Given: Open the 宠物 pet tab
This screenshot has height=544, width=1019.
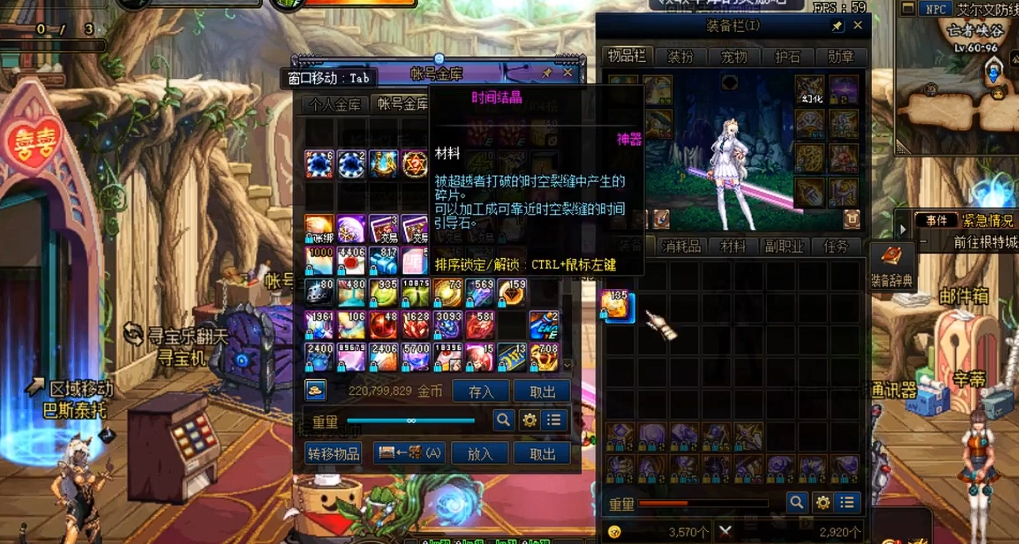Looking at the screenshot, I should 734,57.
